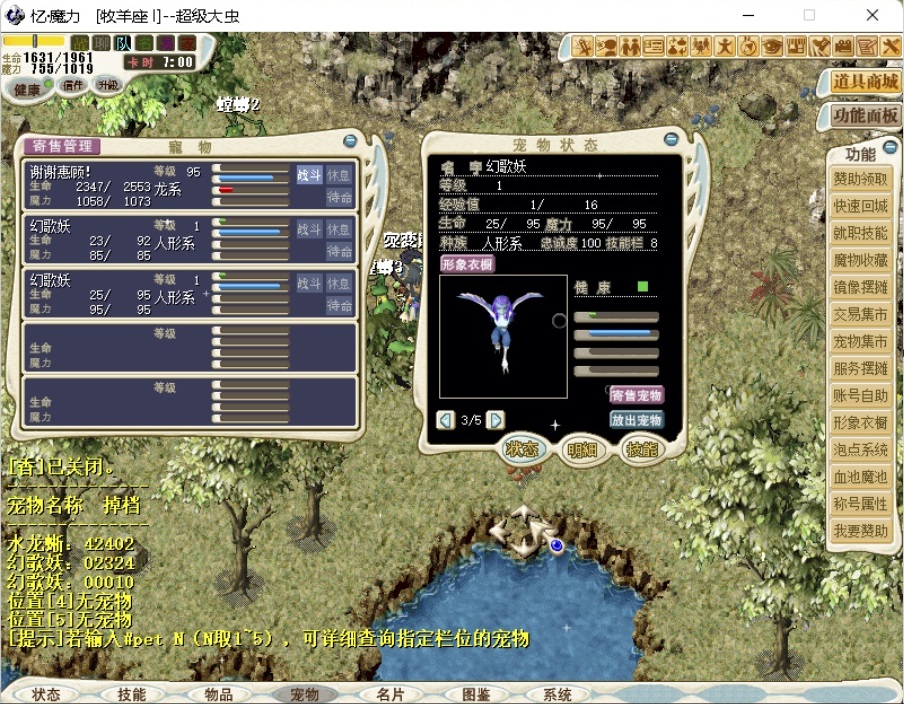
Task: Open 交易集市 trading market
Action: (860, 314)
